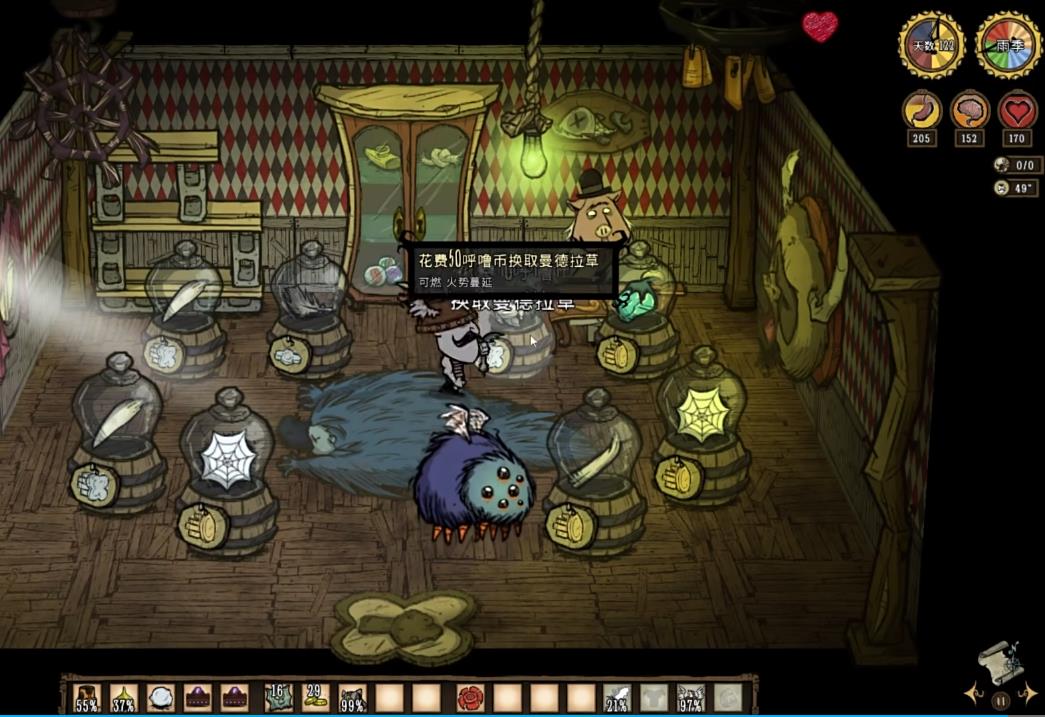Pause the game with the pause button

[x=999, y=701]
